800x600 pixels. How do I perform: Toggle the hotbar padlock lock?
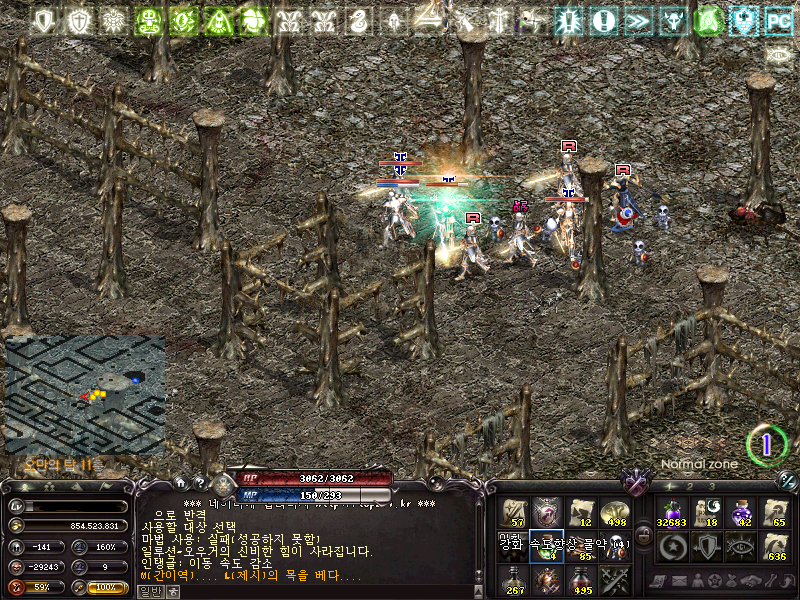pyautogui.click(x=643, y=535)
